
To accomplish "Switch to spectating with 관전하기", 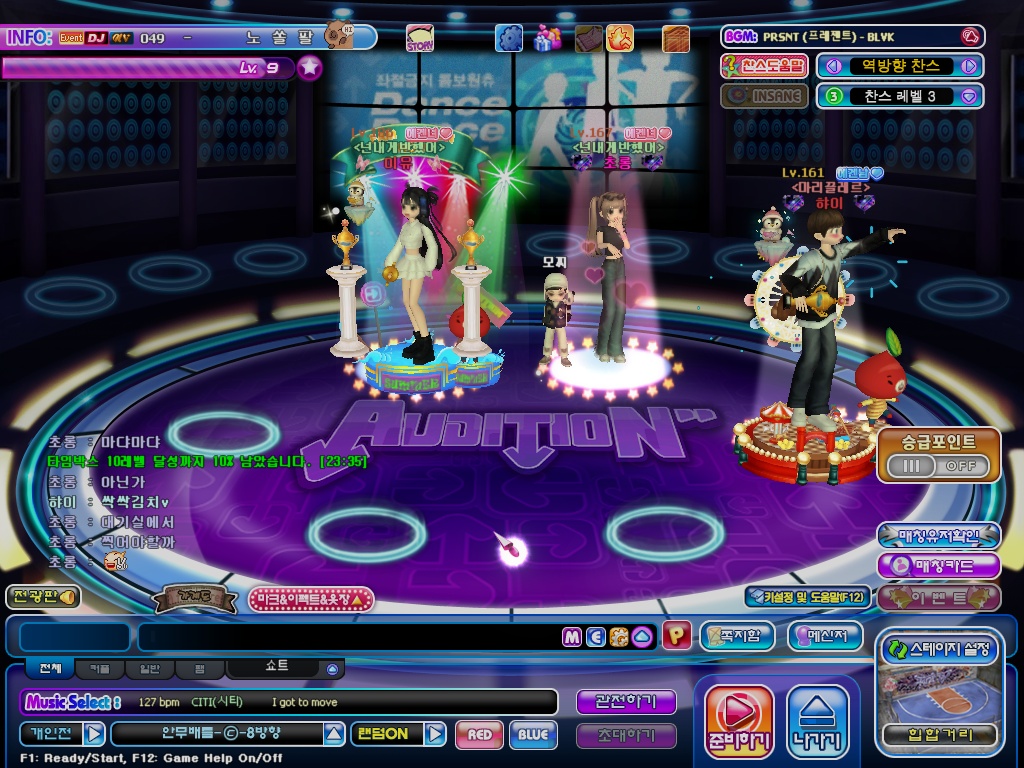I will [626, 702].
